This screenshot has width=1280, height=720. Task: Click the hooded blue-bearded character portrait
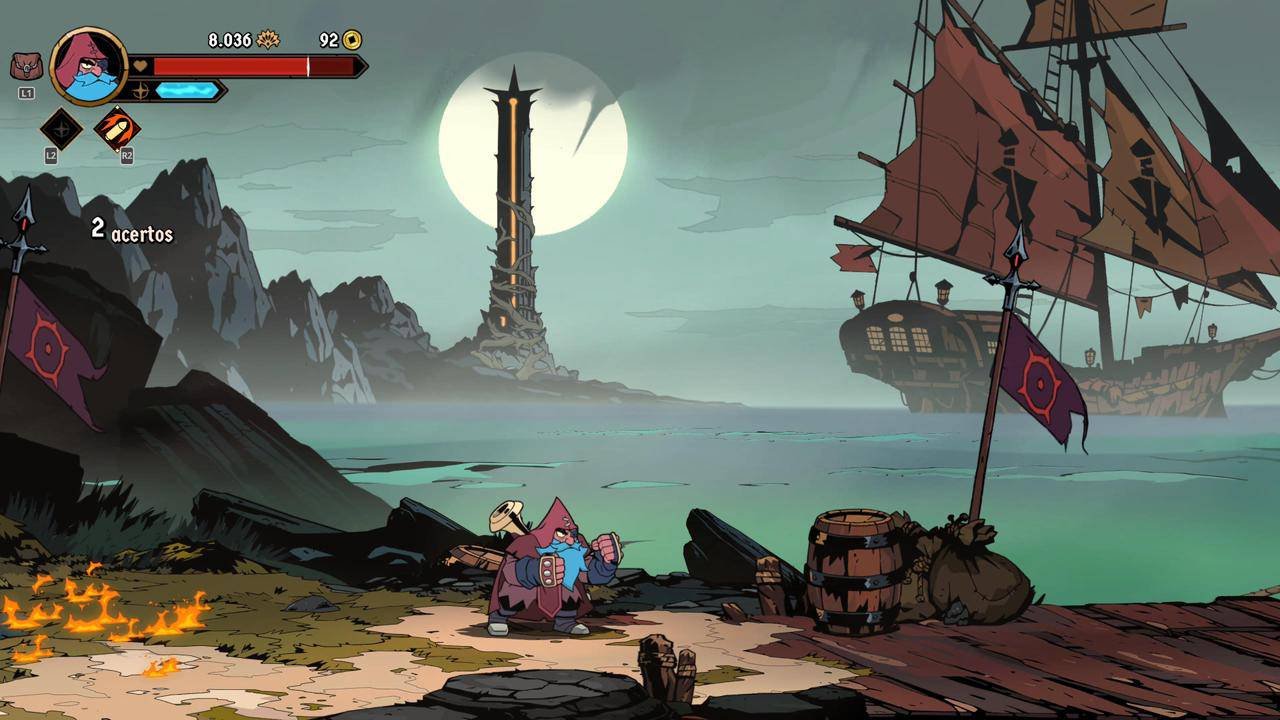point(88,66)
